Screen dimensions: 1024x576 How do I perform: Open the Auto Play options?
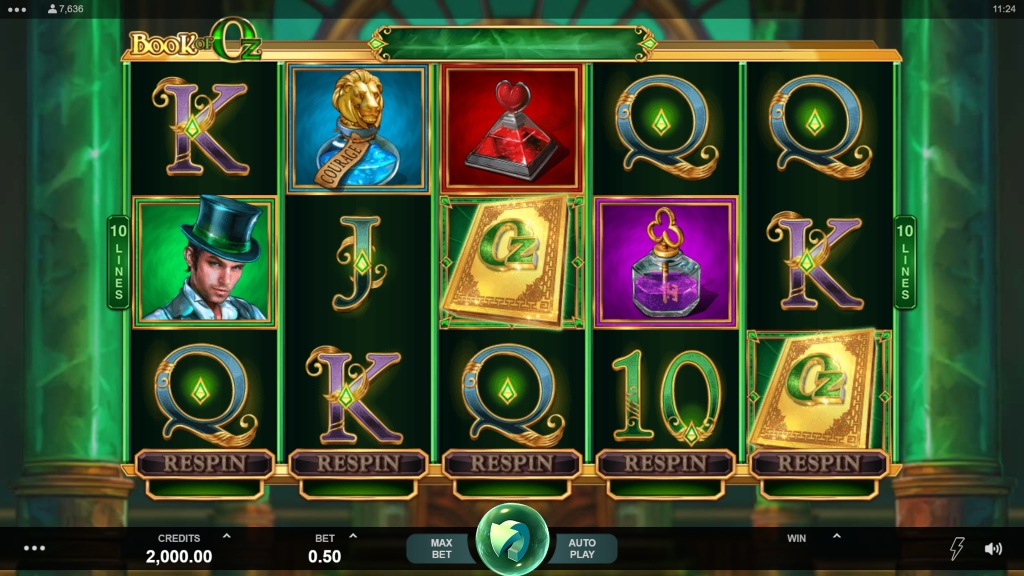582,548
